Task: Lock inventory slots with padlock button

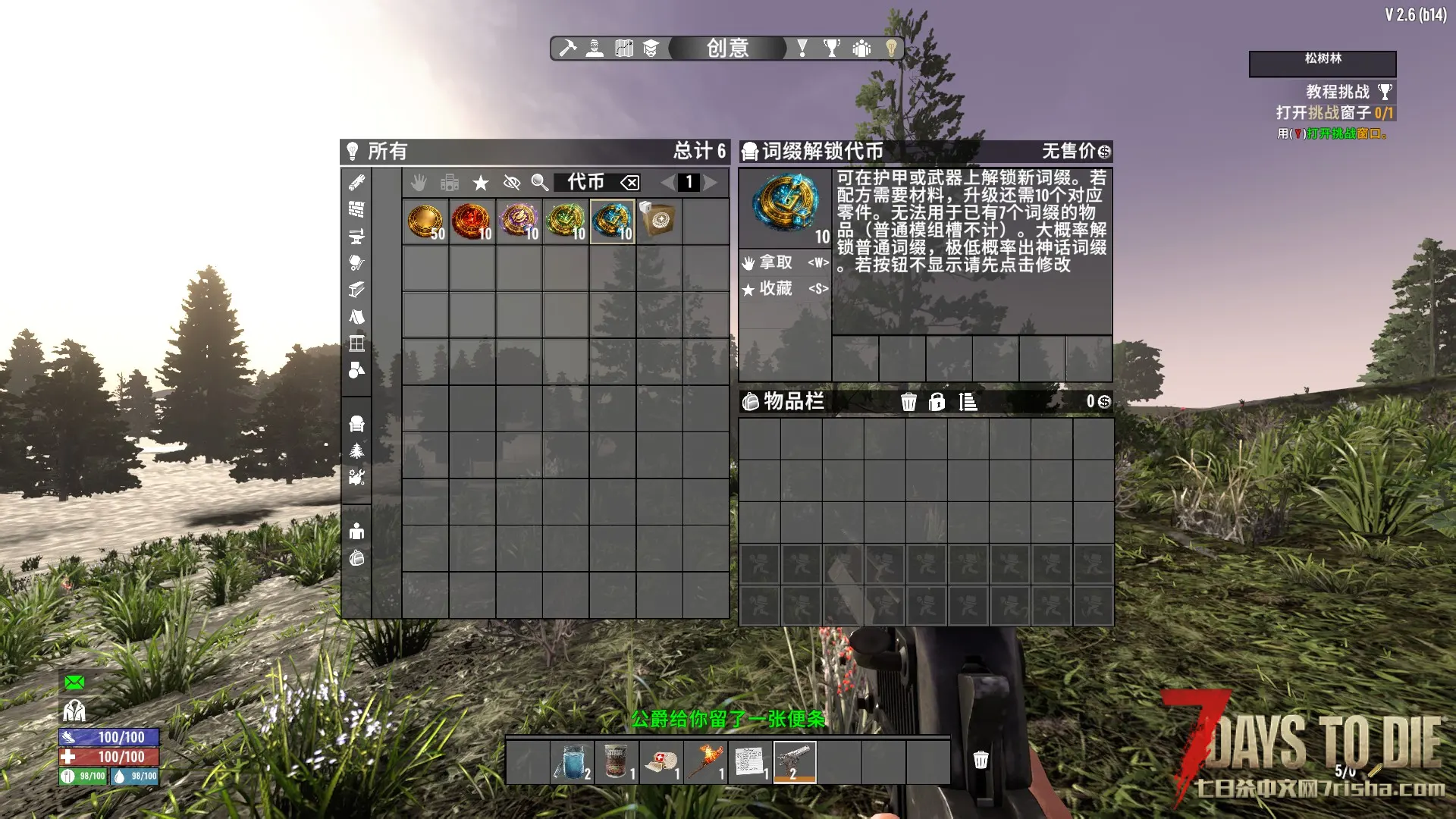Action: tap(937, 402)
